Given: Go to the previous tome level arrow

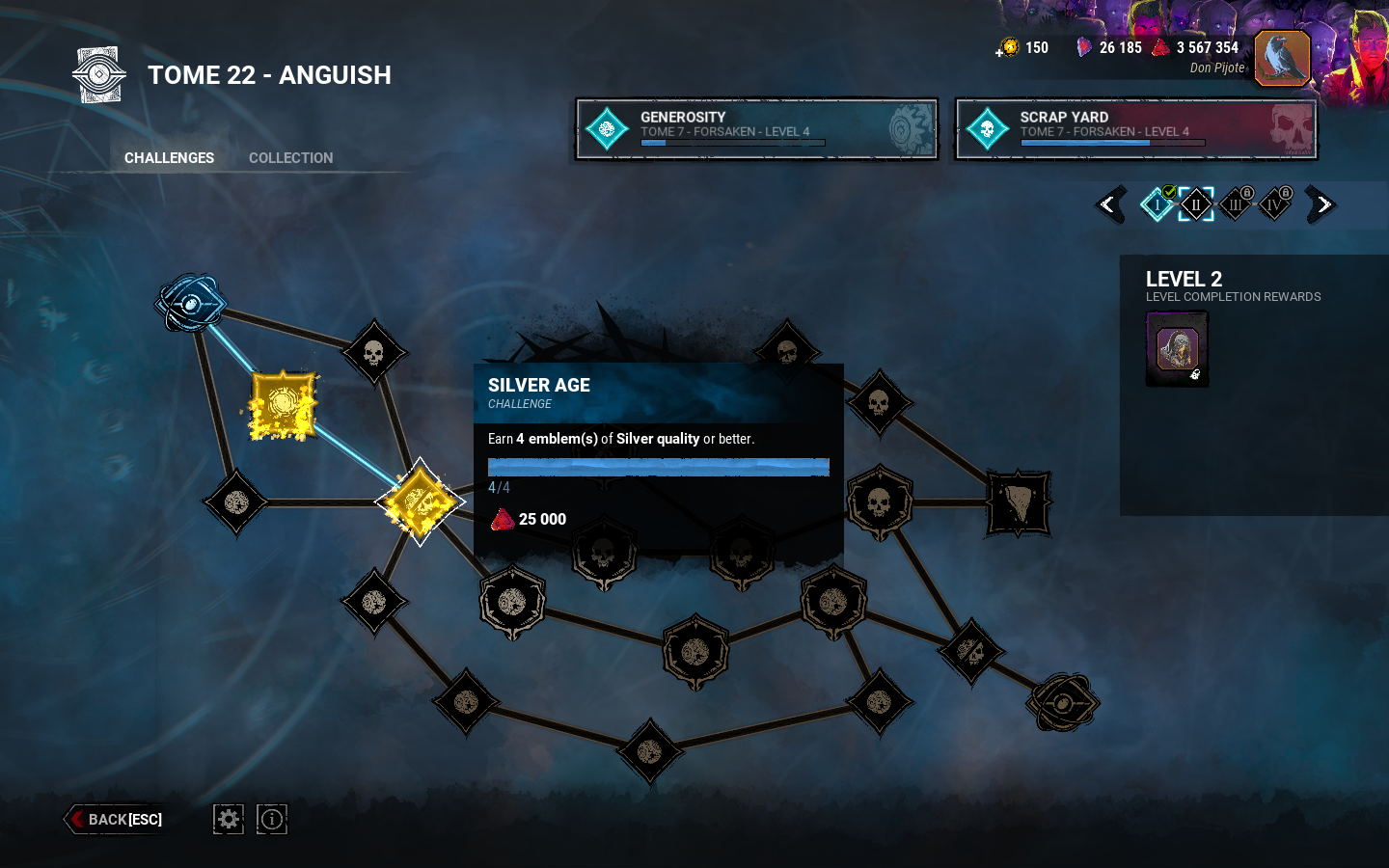Looking at the screenshot, I should tap(1110, 204).
